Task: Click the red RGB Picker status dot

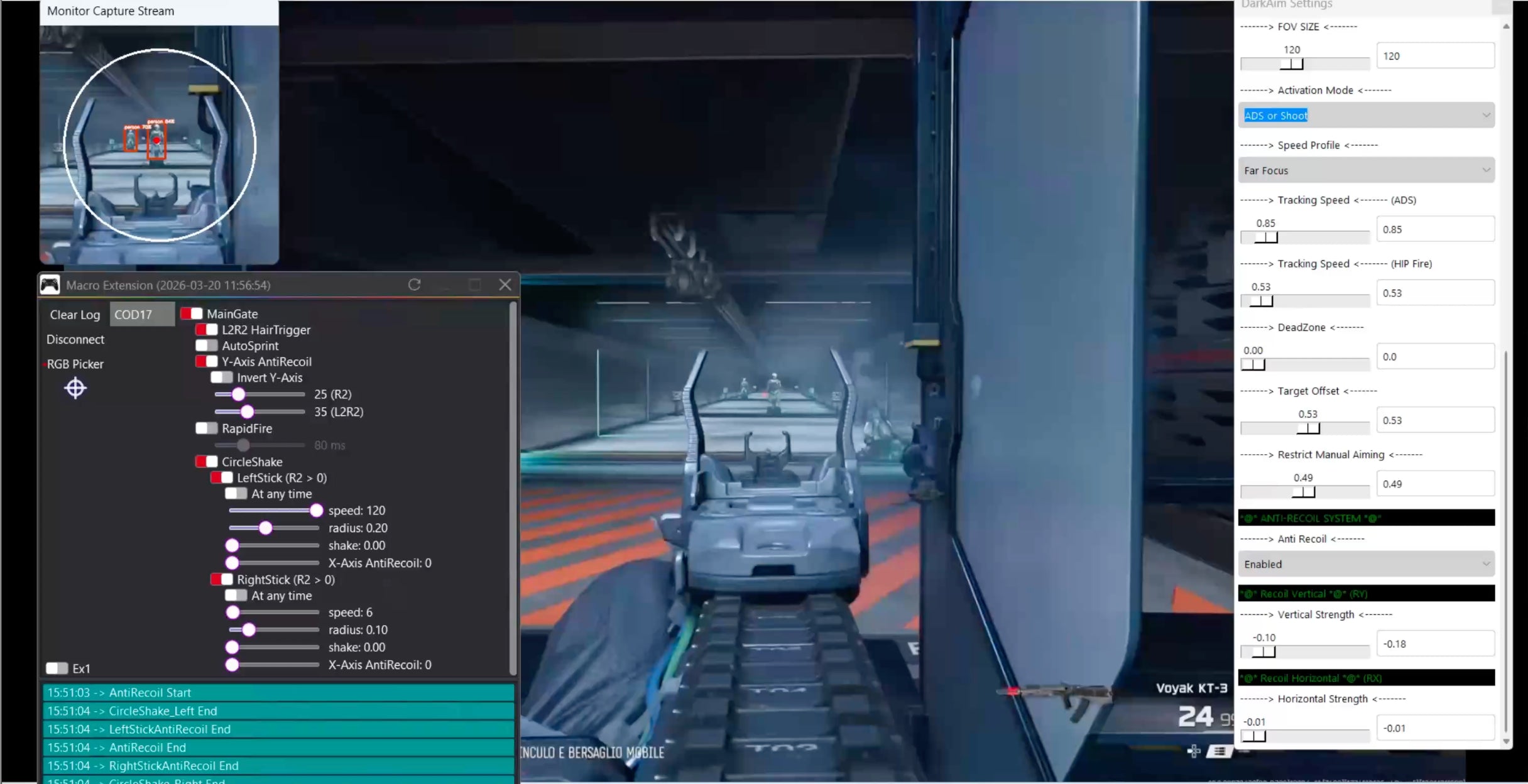Action: pyautogui.click(x=44, y=364)
